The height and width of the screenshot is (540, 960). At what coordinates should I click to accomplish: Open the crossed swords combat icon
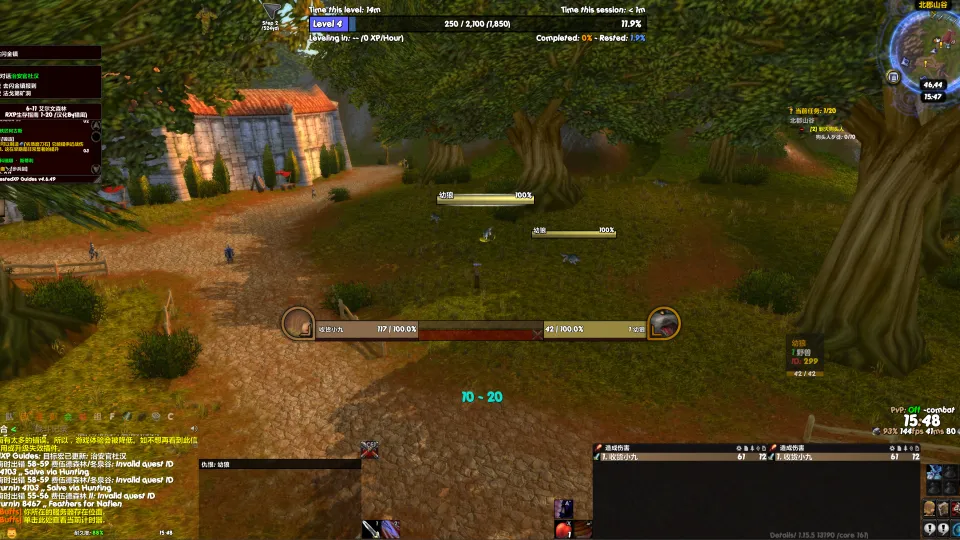click(x=370, y=449)
